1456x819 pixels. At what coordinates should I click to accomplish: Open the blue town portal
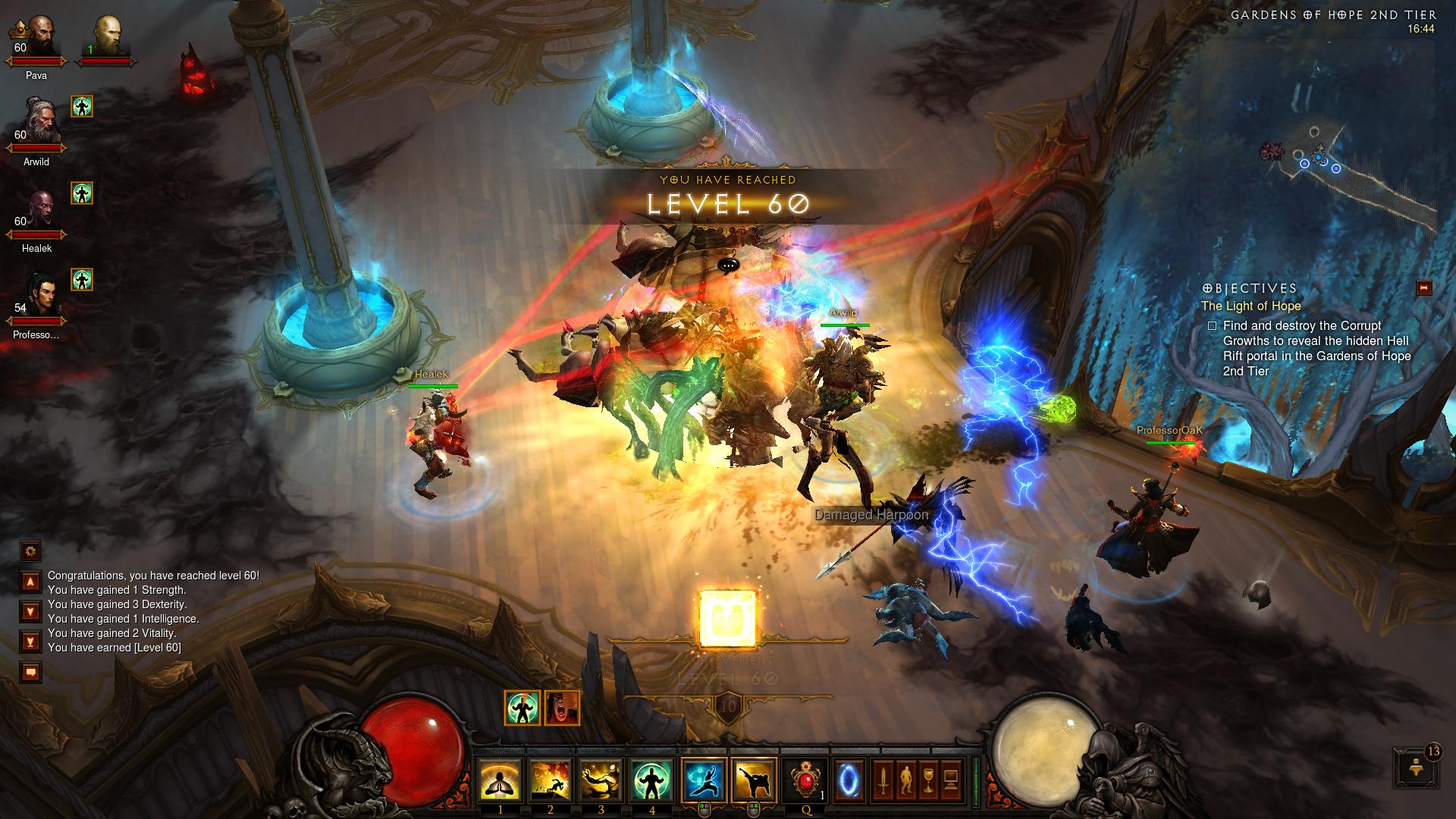[x=849, y=780]
